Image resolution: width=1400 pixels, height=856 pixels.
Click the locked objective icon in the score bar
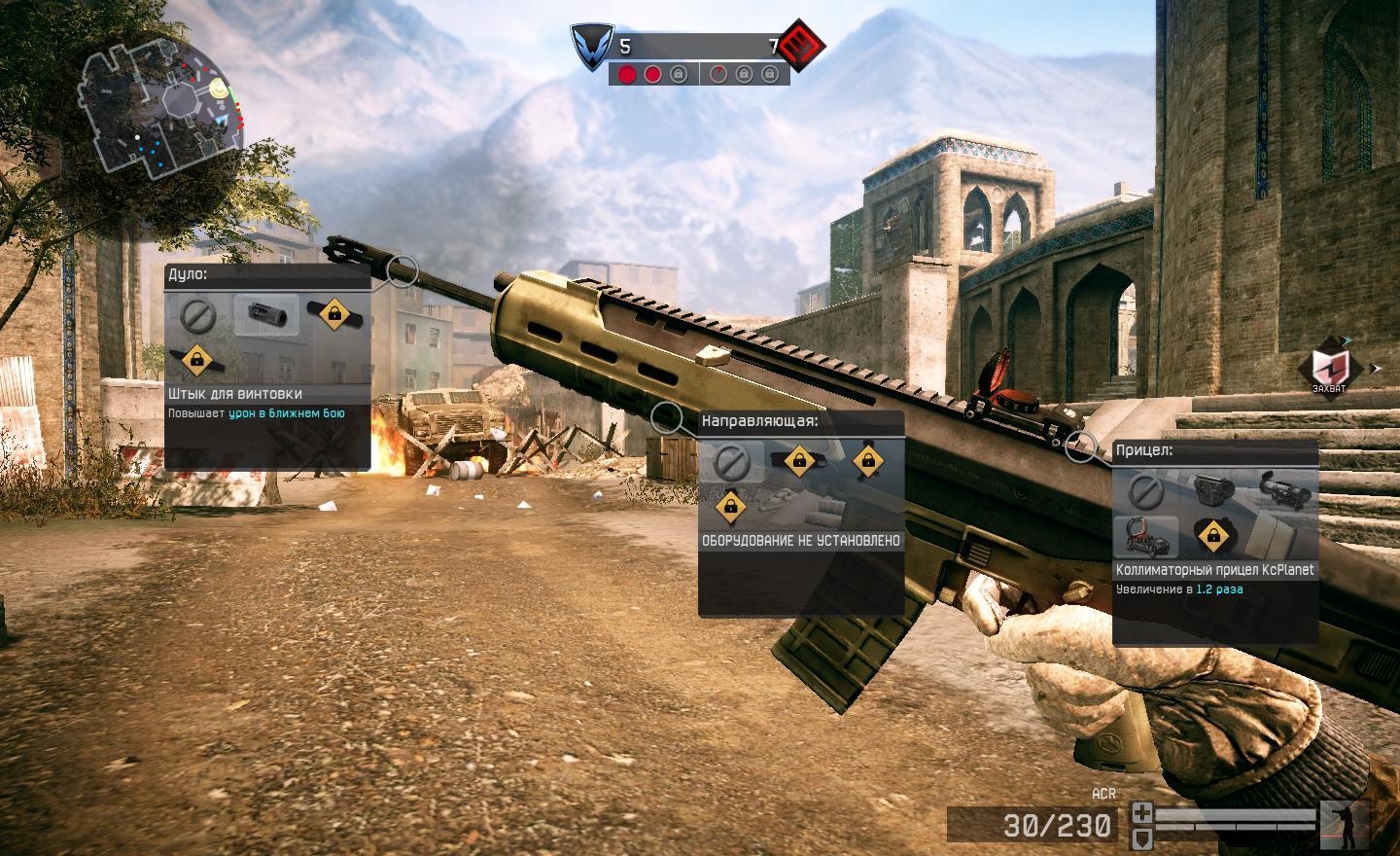pos(680,74)
